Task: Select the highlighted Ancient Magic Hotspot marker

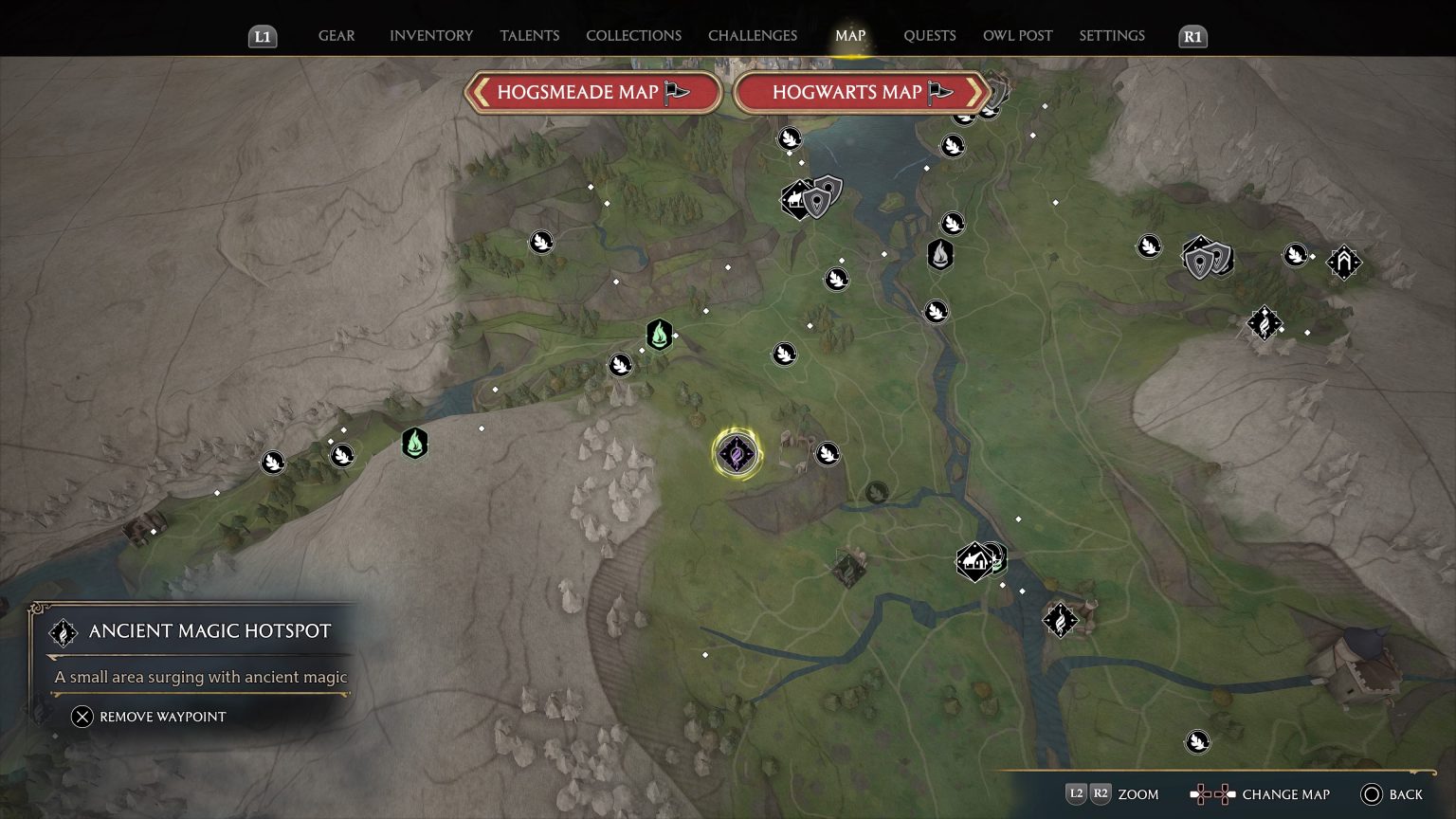Action: pyautogui.click(x=736, y=453)
